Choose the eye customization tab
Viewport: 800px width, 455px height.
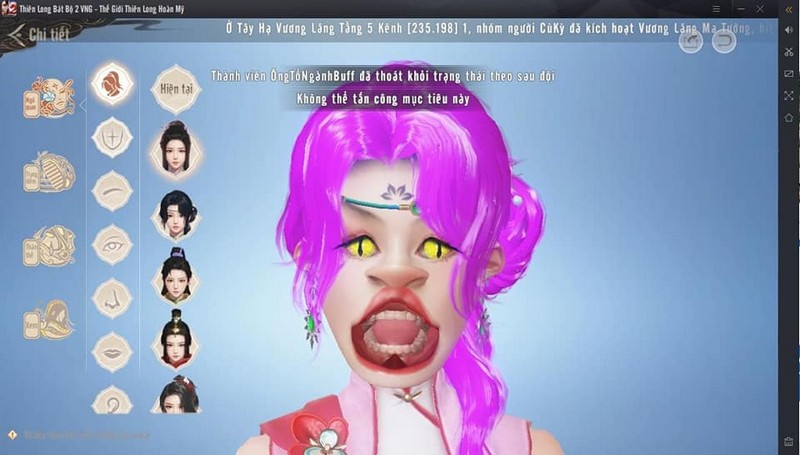point(113,244)
